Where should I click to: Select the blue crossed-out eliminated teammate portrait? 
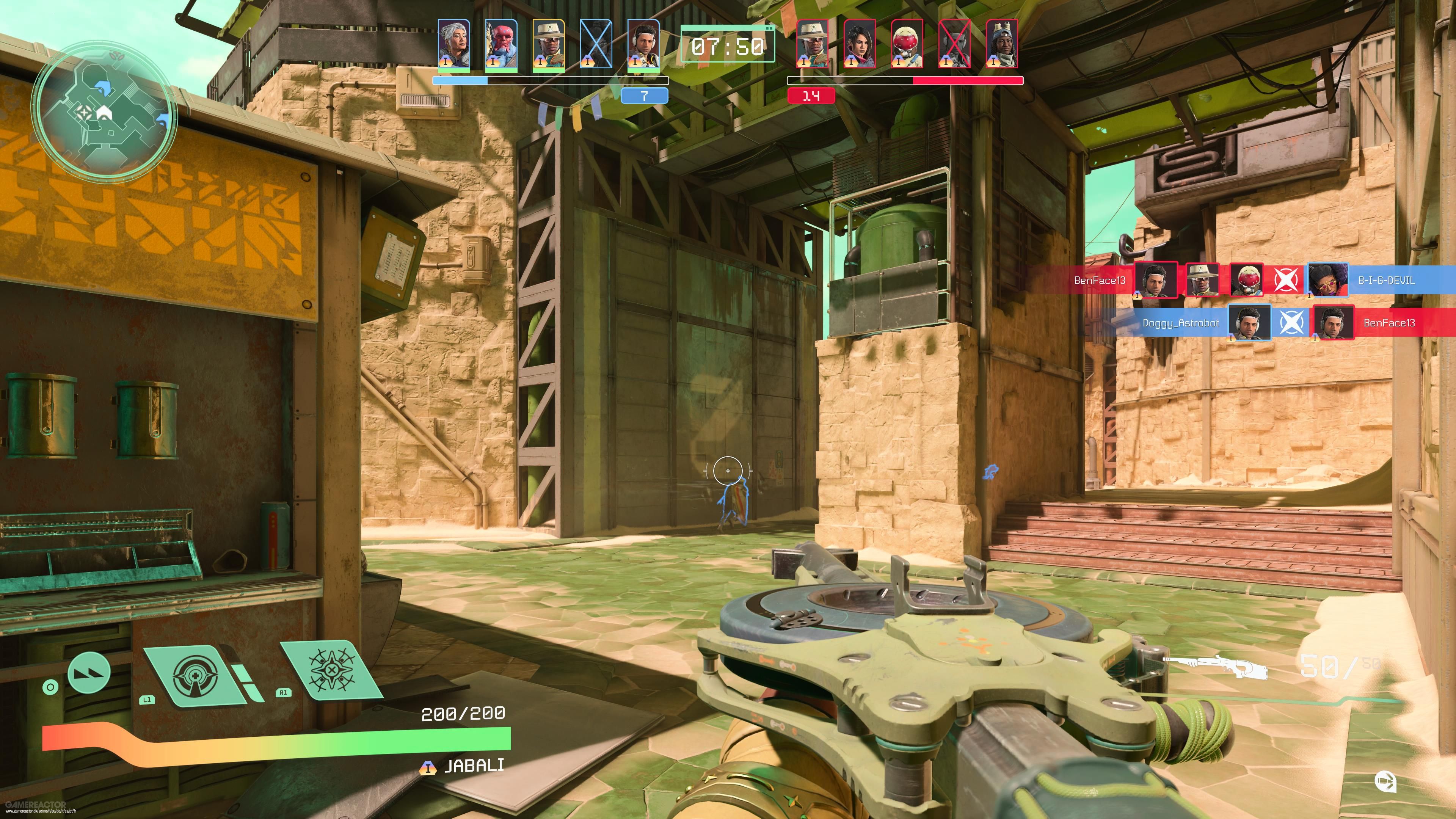[596, 44]
